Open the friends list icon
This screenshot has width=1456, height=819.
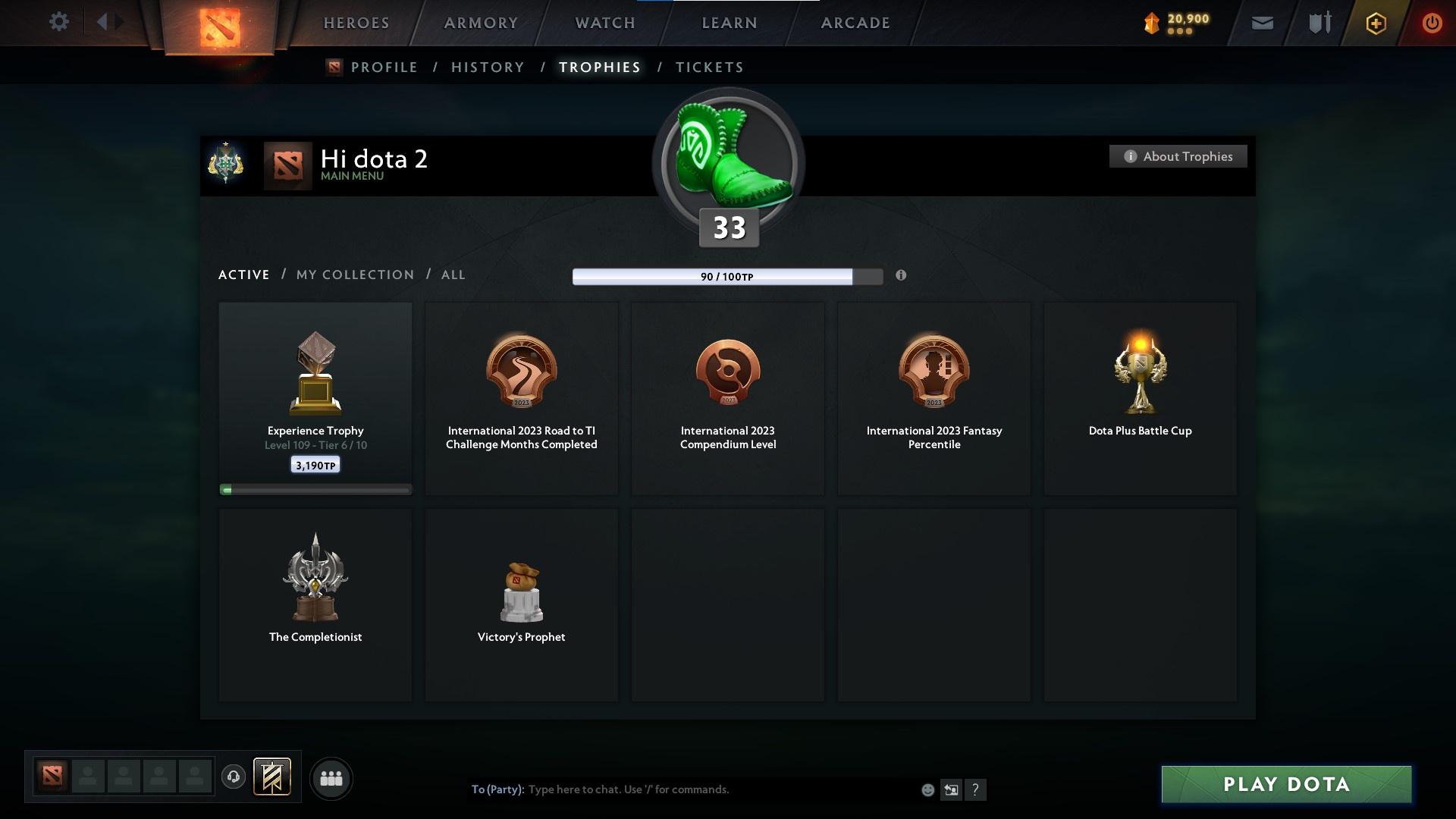(331, 778)
